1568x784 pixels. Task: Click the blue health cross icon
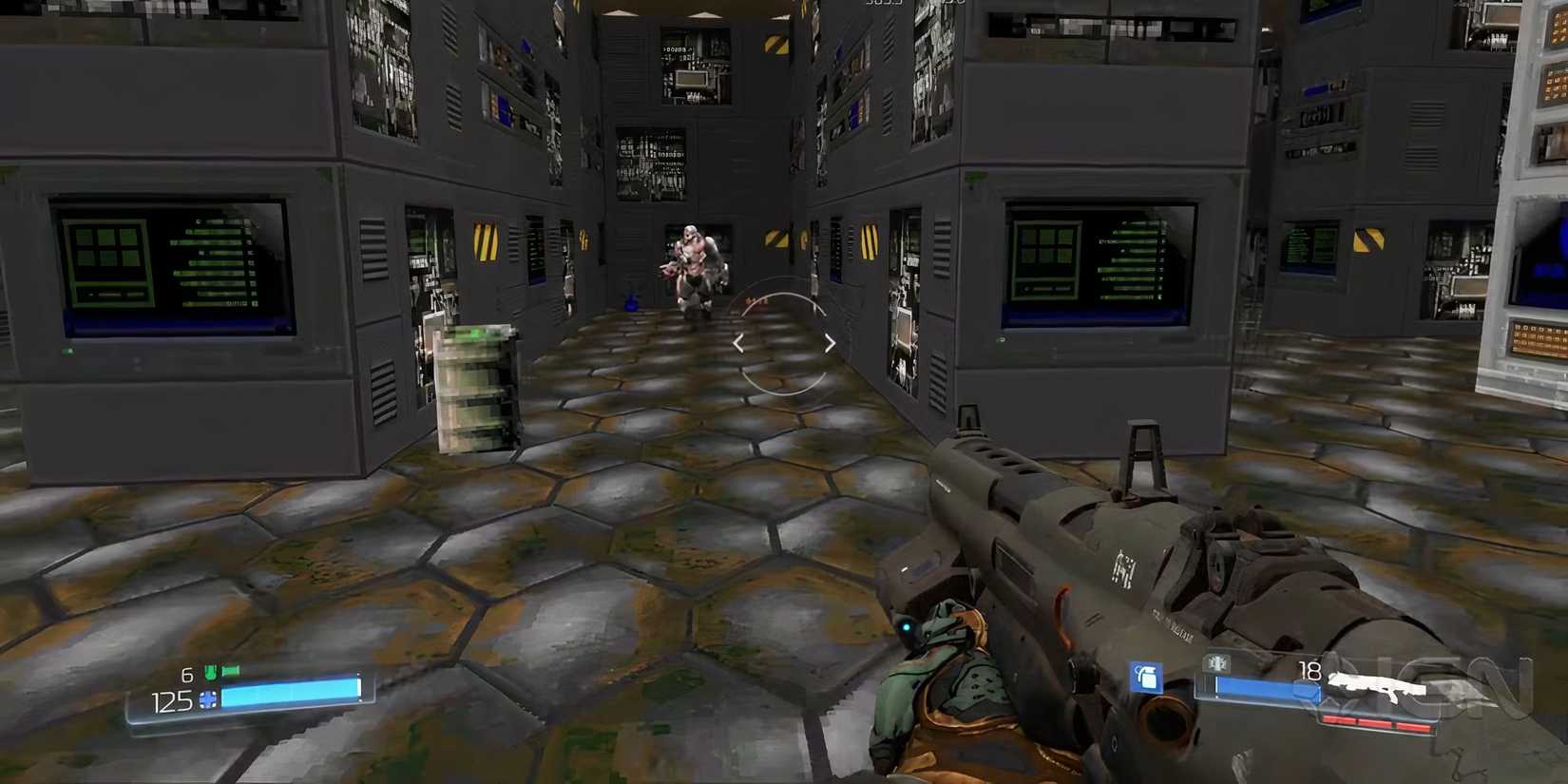click(208, 698)
